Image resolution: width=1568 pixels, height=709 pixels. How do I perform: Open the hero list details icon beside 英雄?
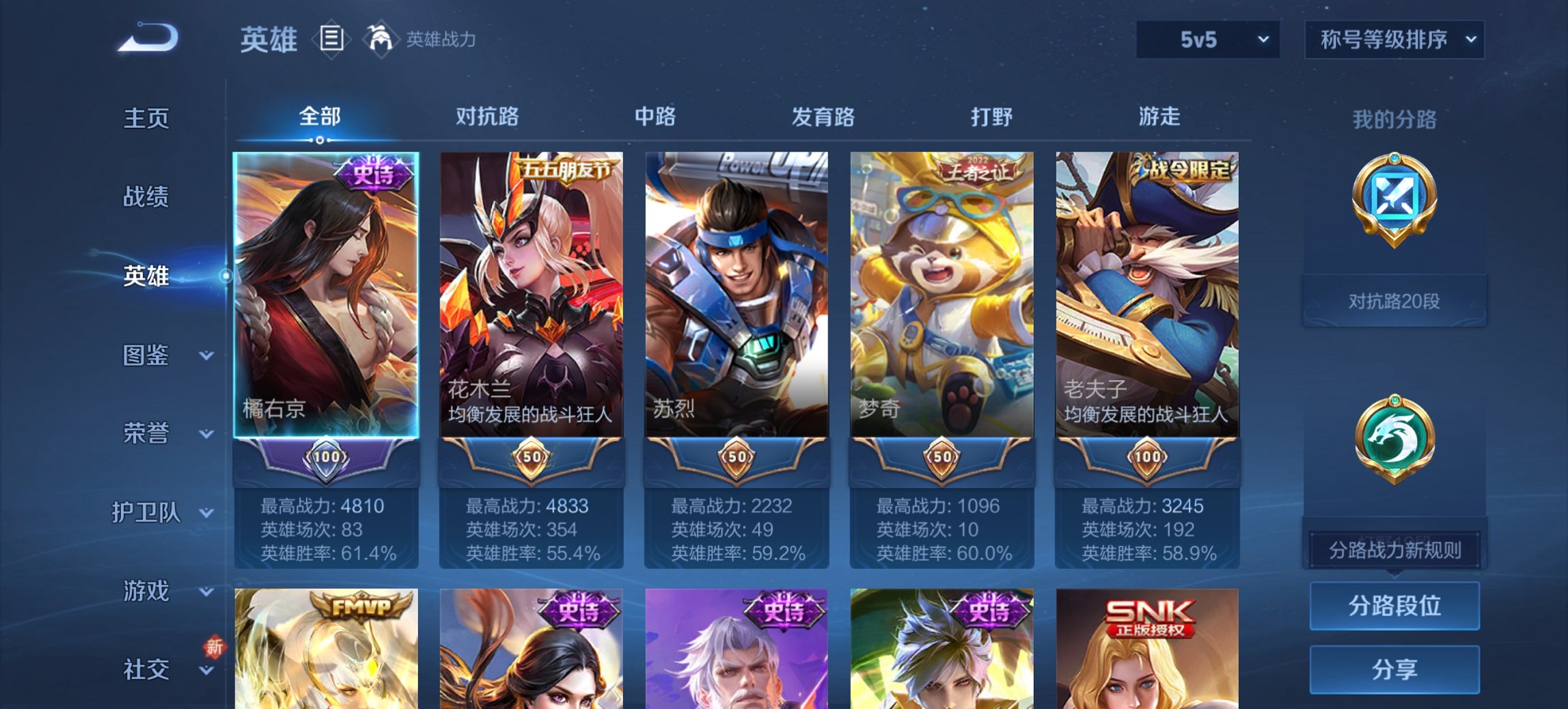point(331,40)
